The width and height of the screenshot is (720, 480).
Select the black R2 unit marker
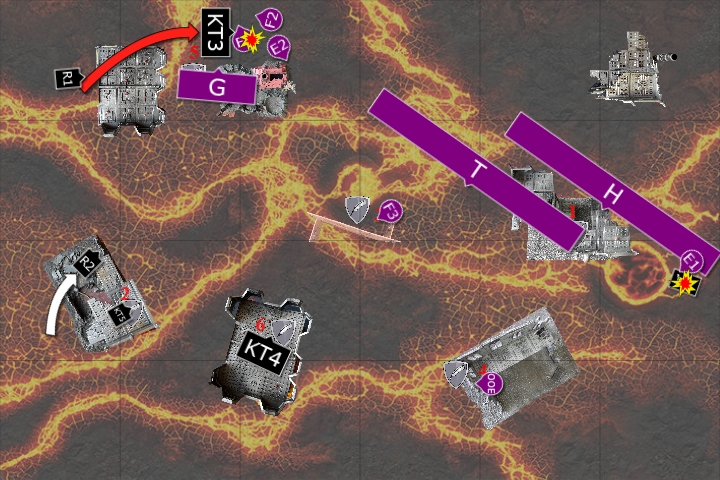89,265
